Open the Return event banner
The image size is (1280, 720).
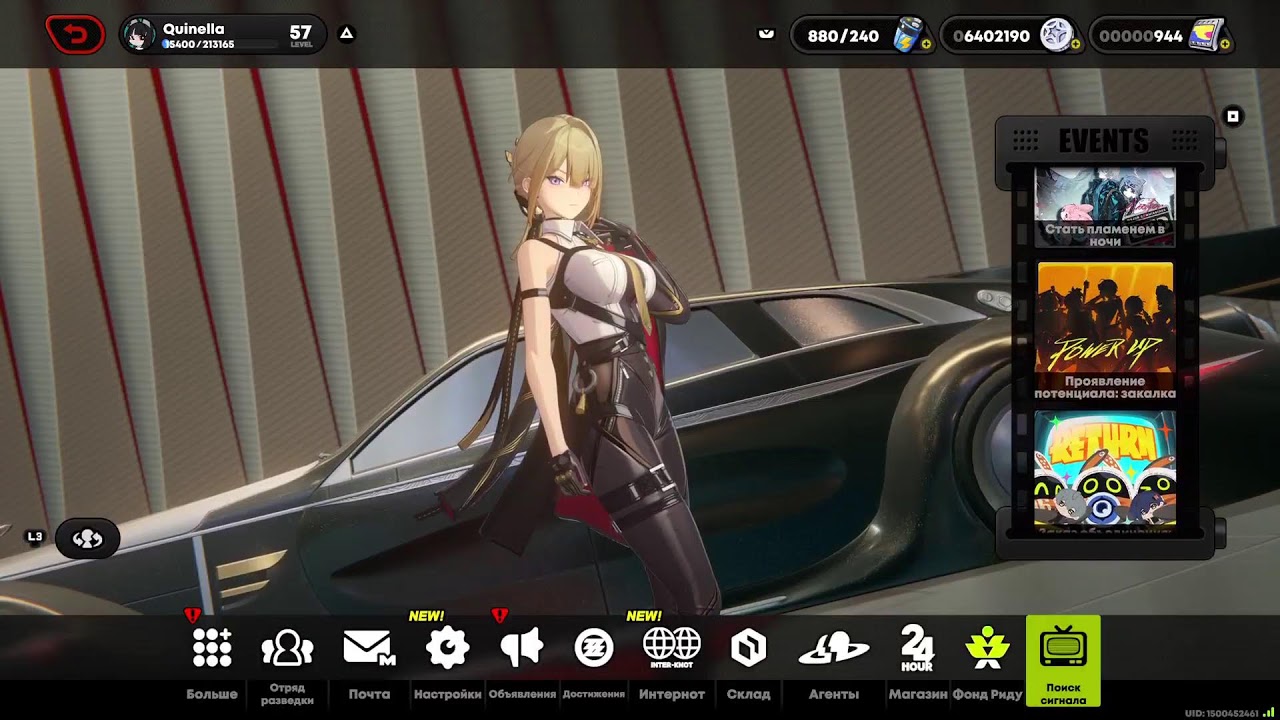(1105, 467)
